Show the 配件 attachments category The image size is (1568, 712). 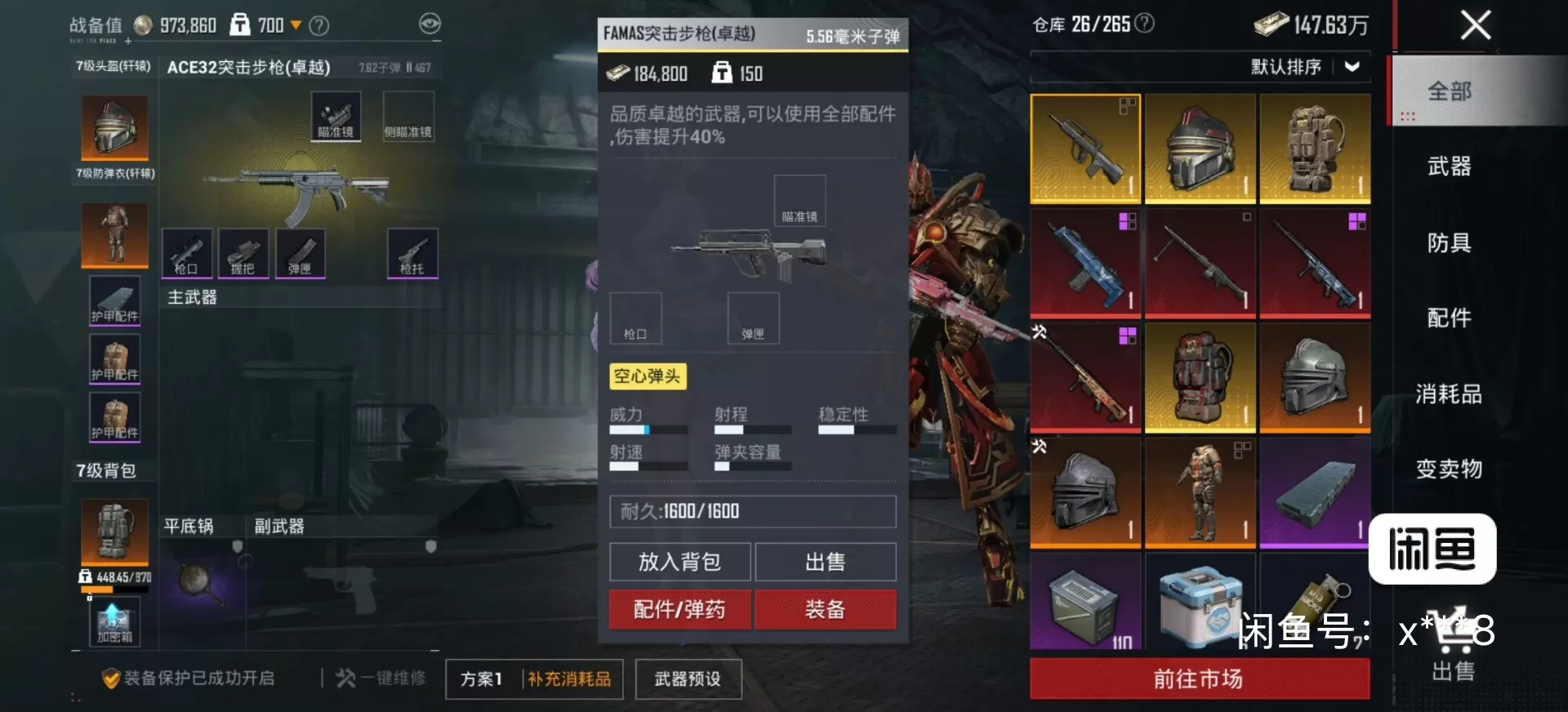[x=1449, y=318]
